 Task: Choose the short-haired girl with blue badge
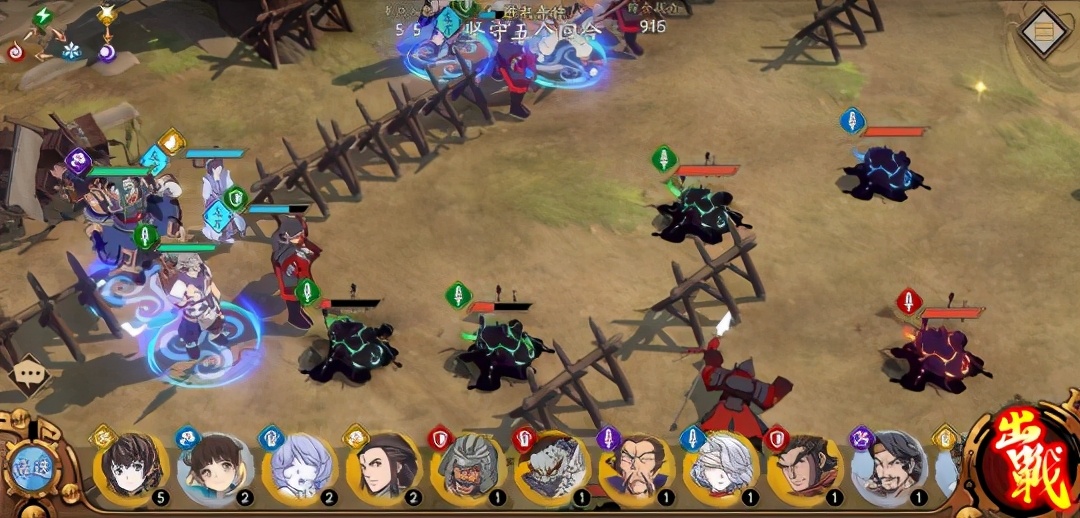(x=215, y=468)
